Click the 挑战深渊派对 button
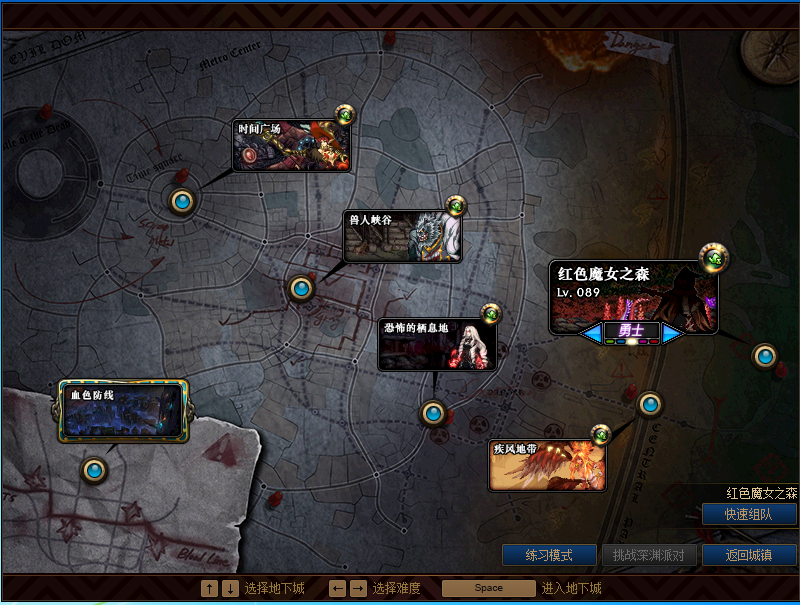 click(649, 554)
